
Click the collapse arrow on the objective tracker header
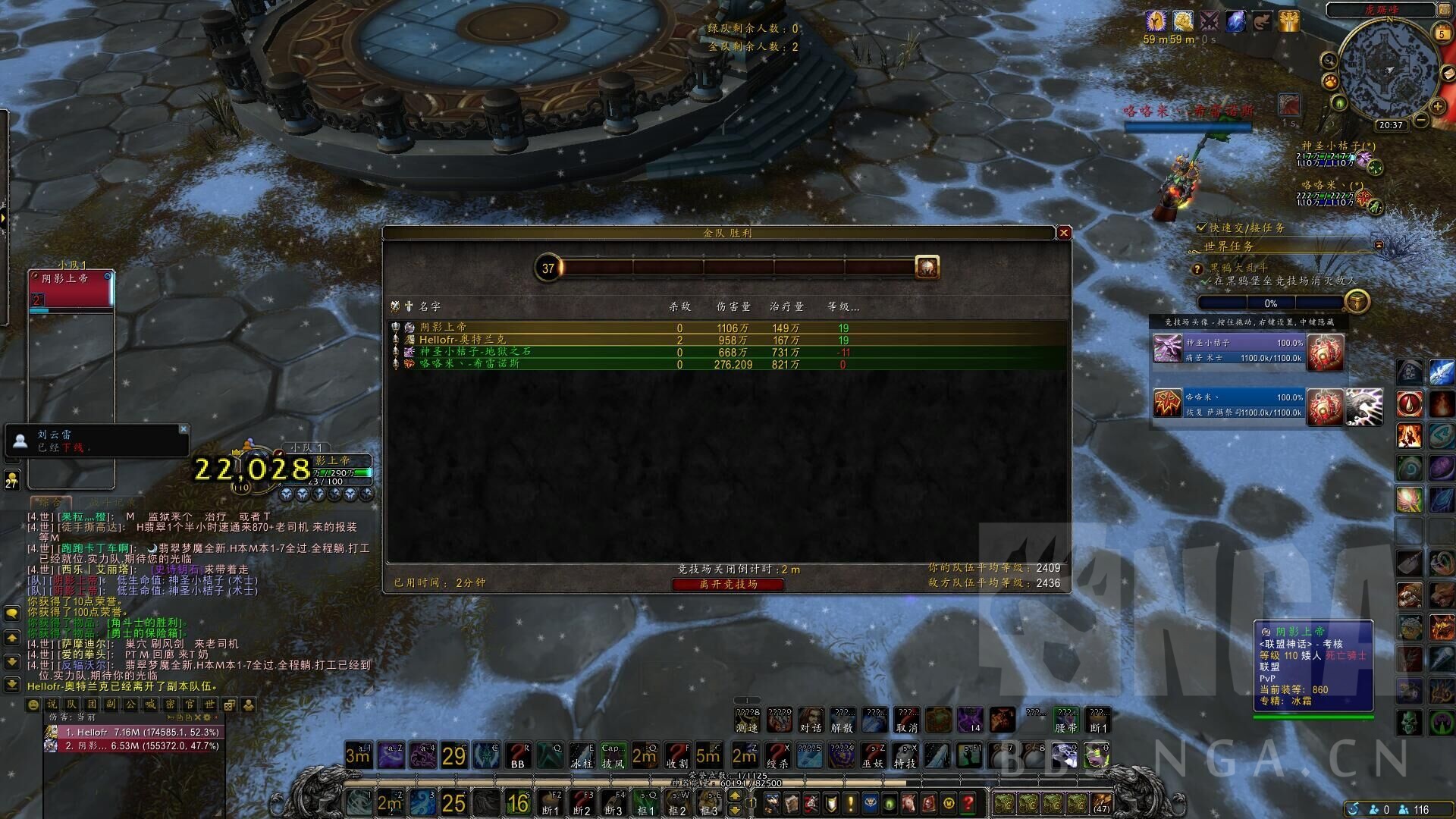(x=1379, y=246)
